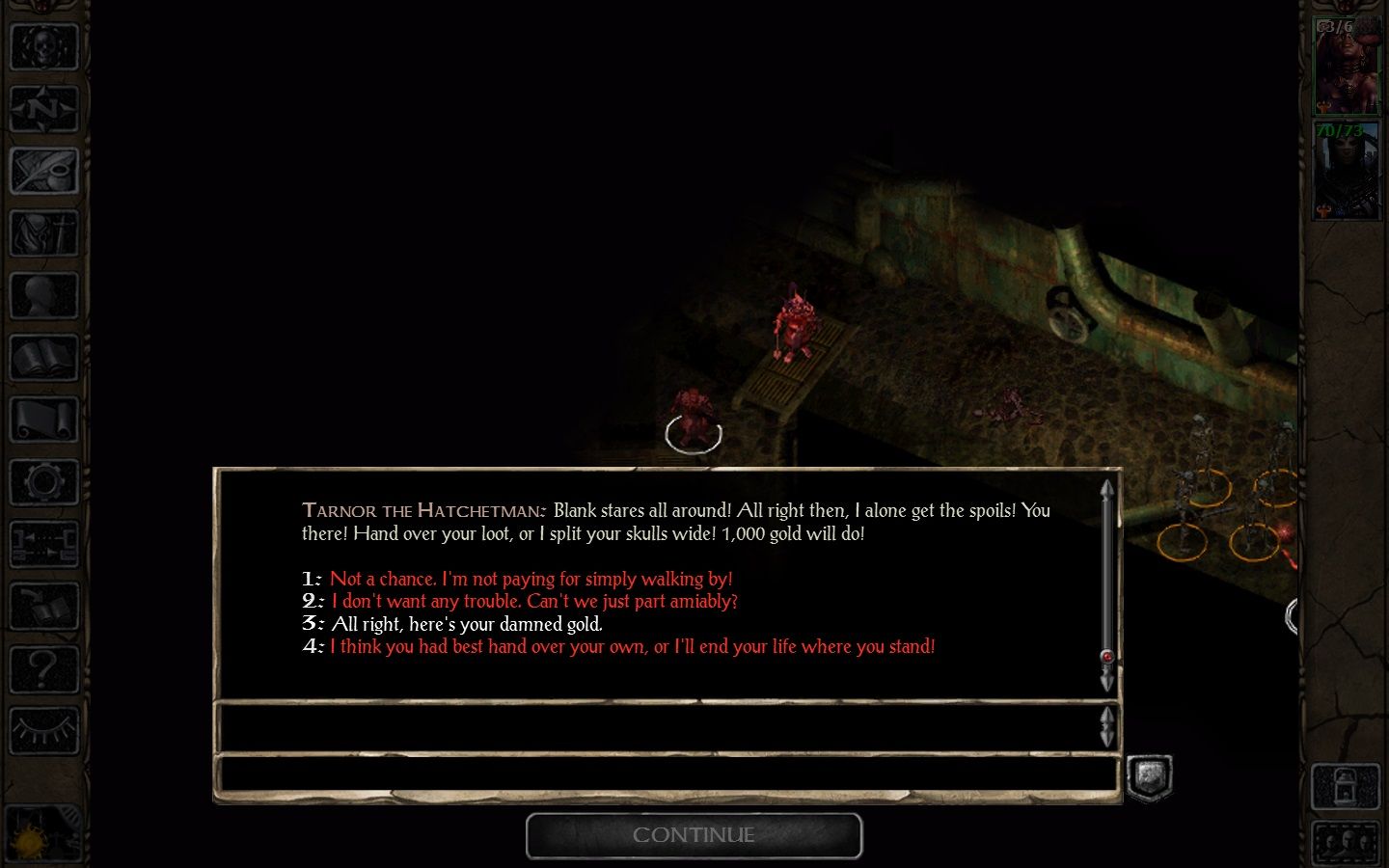Select reply 3: here's your damned gold
Viewport: 1389px width, 868px height.
[x=466, y=624]
